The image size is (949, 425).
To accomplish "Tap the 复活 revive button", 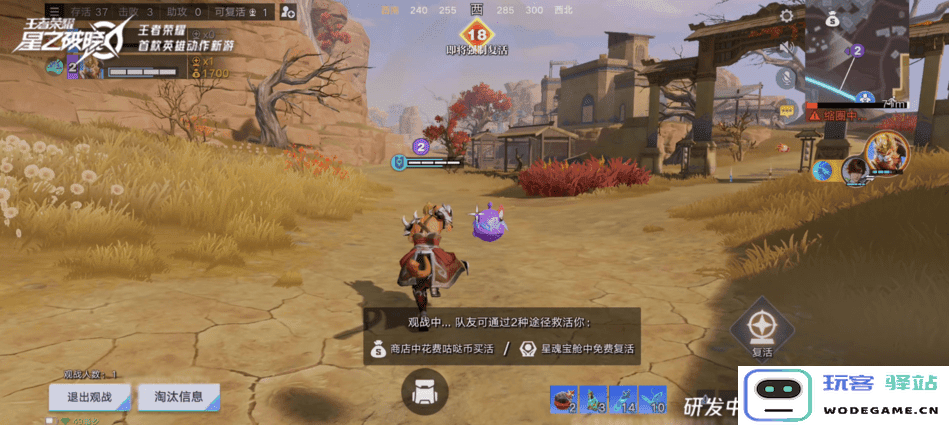I will (762, 330).
